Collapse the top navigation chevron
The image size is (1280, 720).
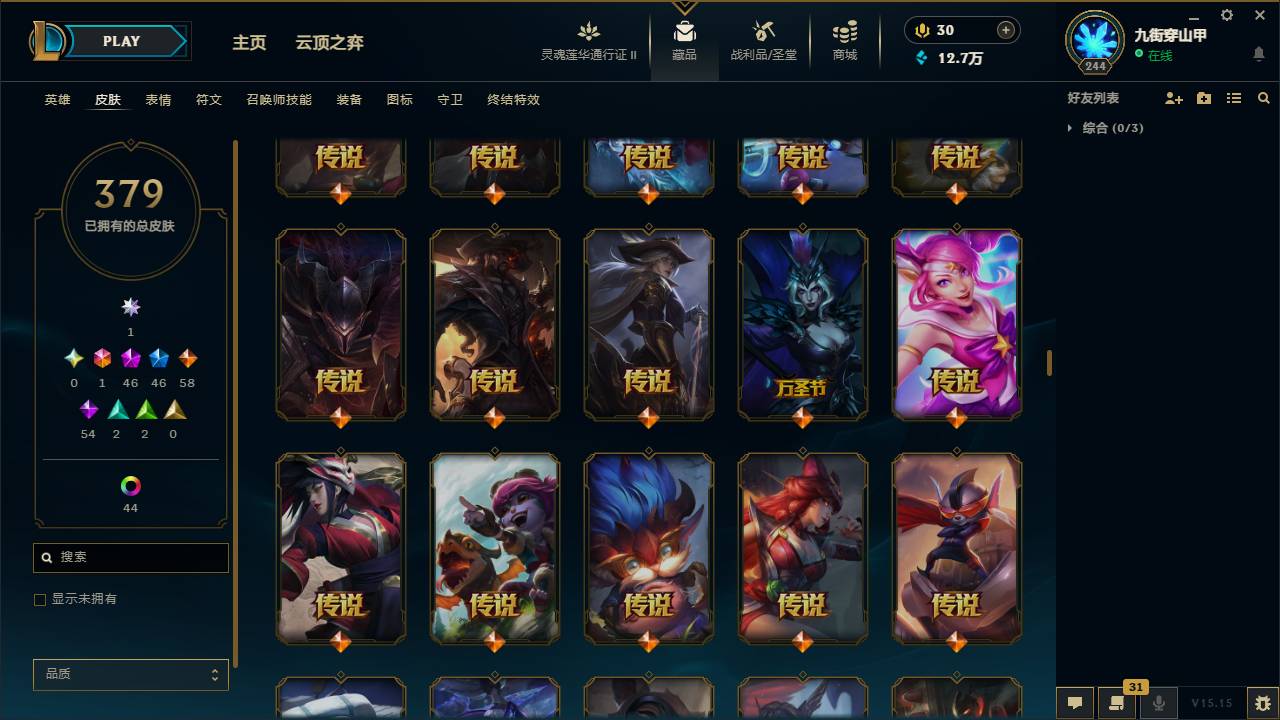coord(684,8)
